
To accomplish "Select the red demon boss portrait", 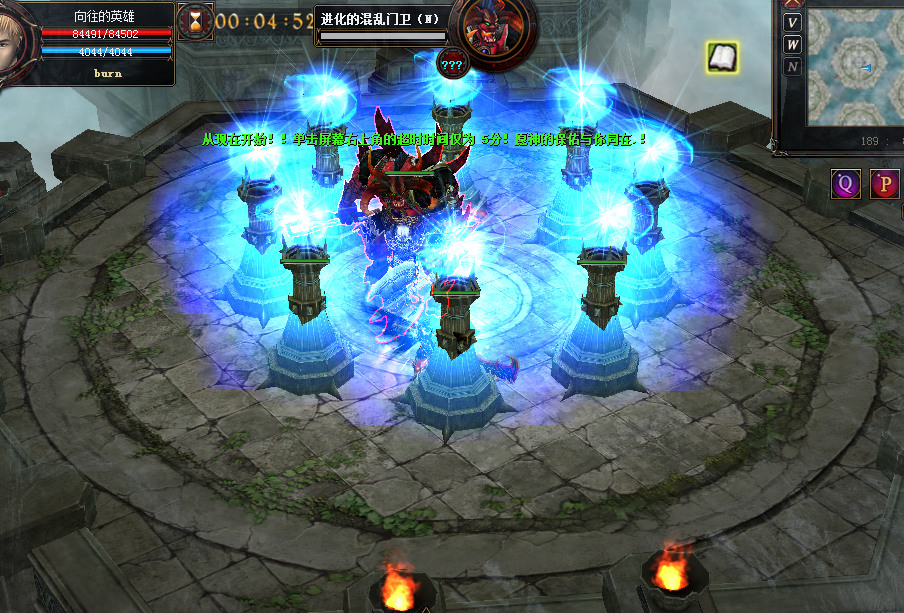I will 486,33.
